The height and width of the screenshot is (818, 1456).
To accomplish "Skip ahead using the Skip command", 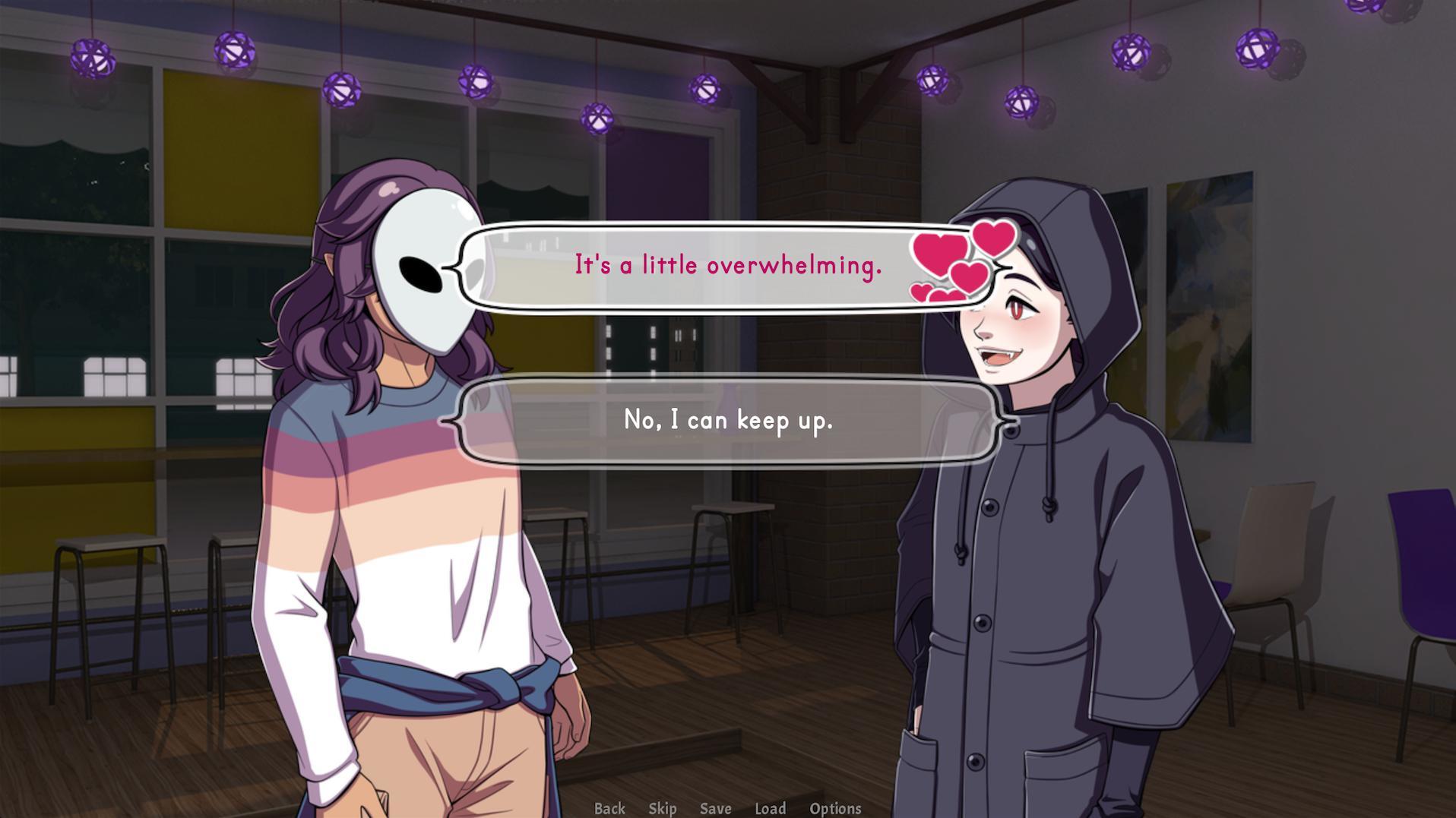I will pyautogui.click(x=663, y=808).
